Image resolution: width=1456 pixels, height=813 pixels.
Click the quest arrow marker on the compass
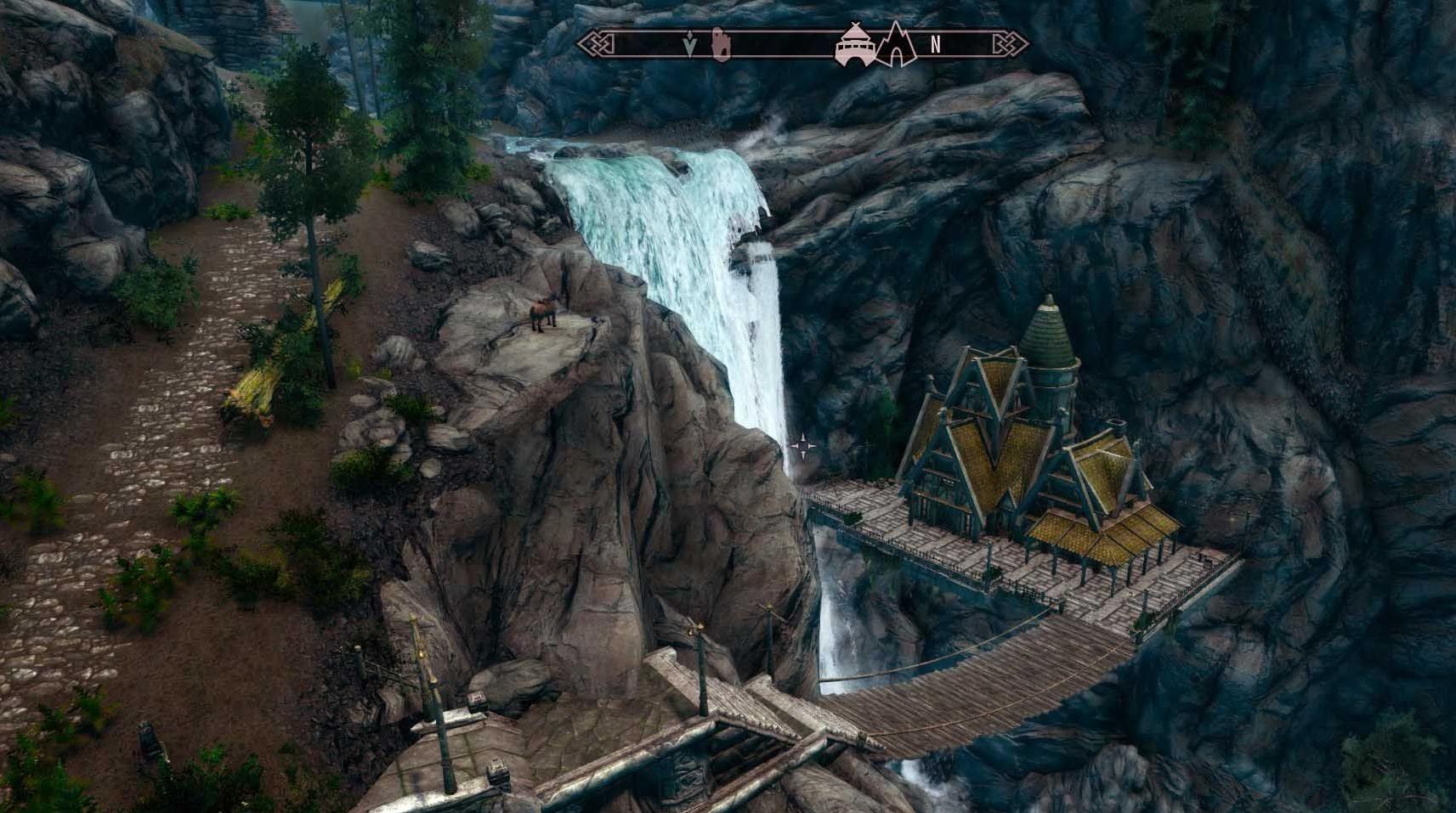coord(689,45)
